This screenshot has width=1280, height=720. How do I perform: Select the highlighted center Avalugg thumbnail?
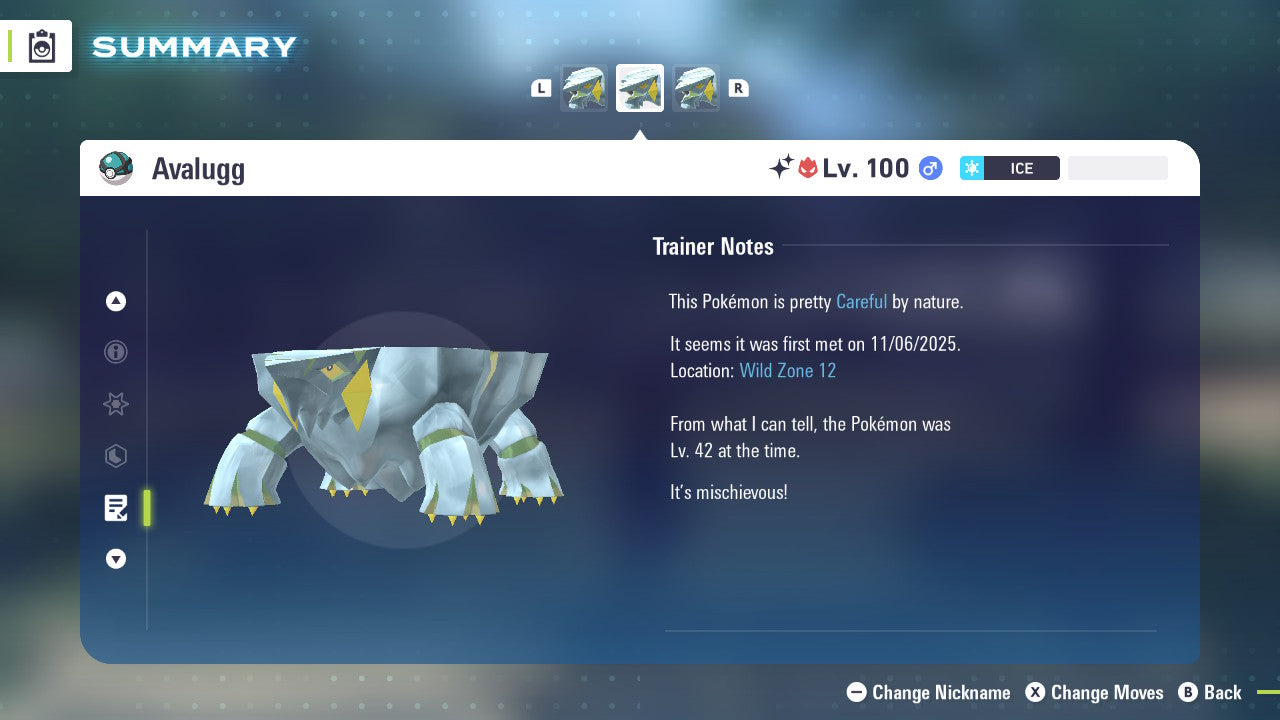tap(639, 88)
